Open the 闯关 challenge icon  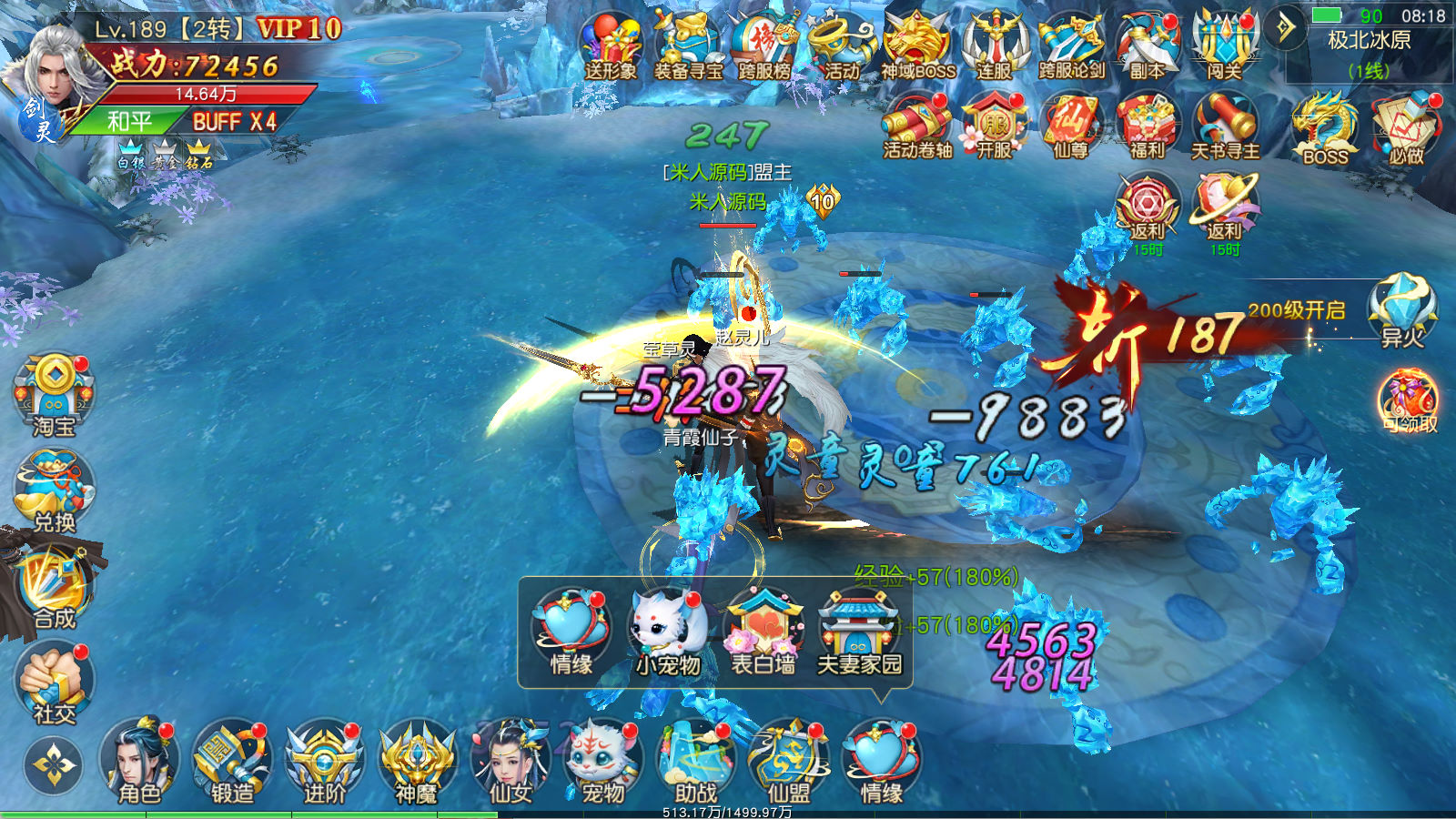tap(1224, 45)
